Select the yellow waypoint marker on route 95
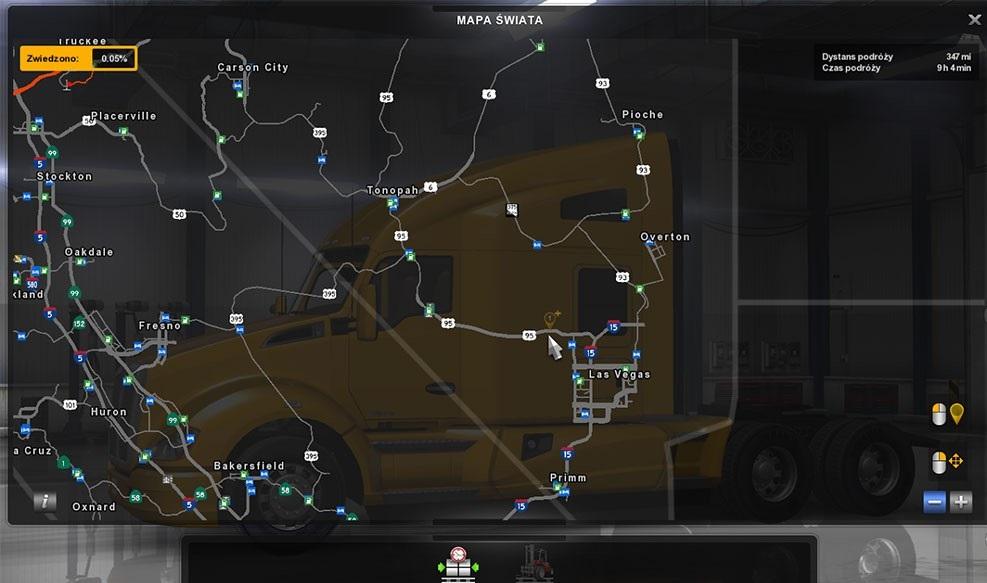This screenshot has width=987, height=583. (x=550, y=319)
